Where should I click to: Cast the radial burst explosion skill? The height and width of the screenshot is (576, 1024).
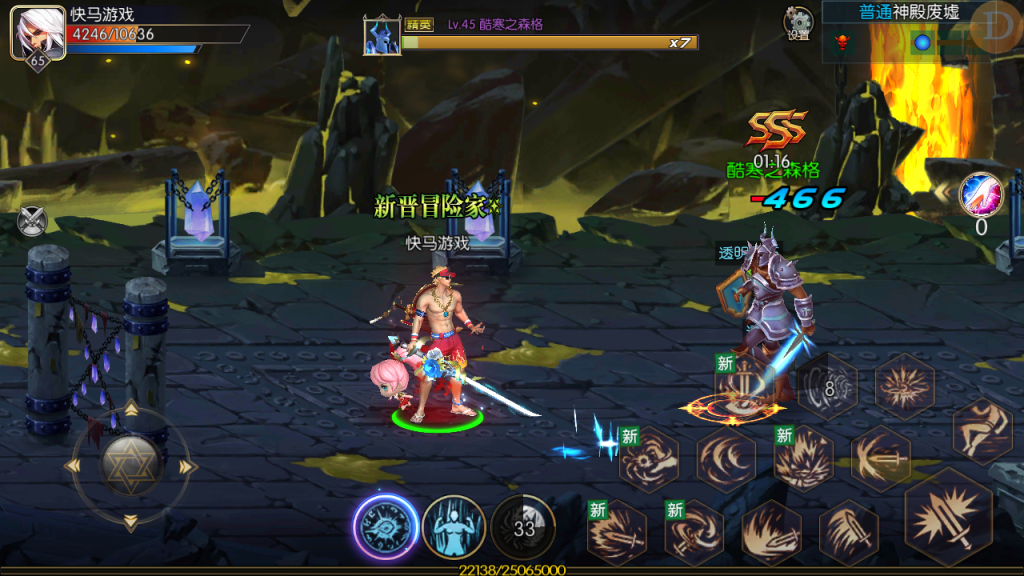905,386
